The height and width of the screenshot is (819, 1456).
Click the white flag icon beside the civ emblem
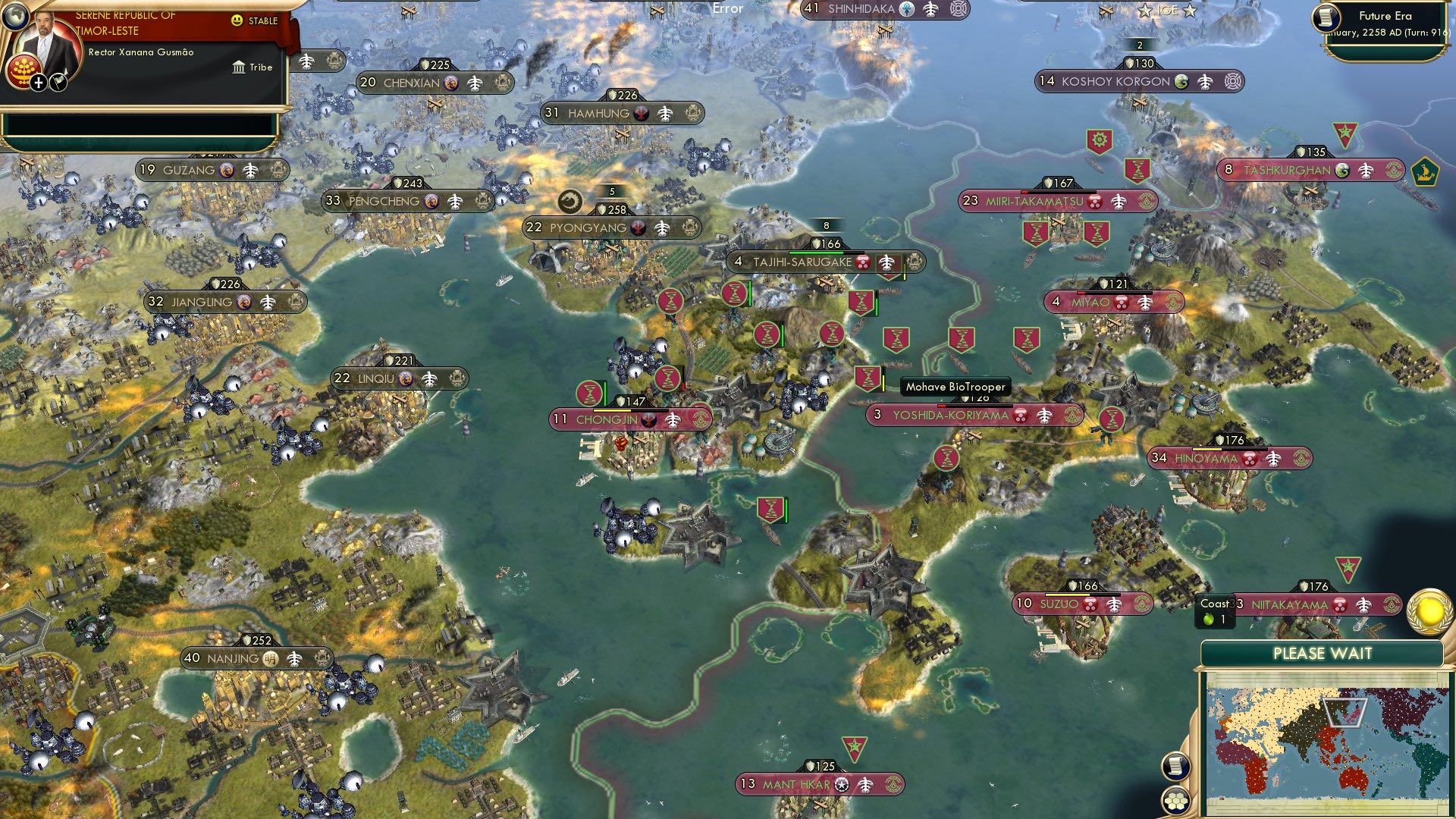point(59,83)
